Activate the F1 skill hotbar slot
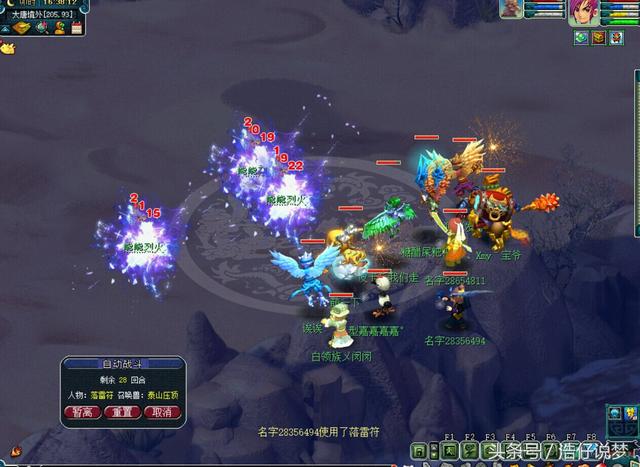 449,452
